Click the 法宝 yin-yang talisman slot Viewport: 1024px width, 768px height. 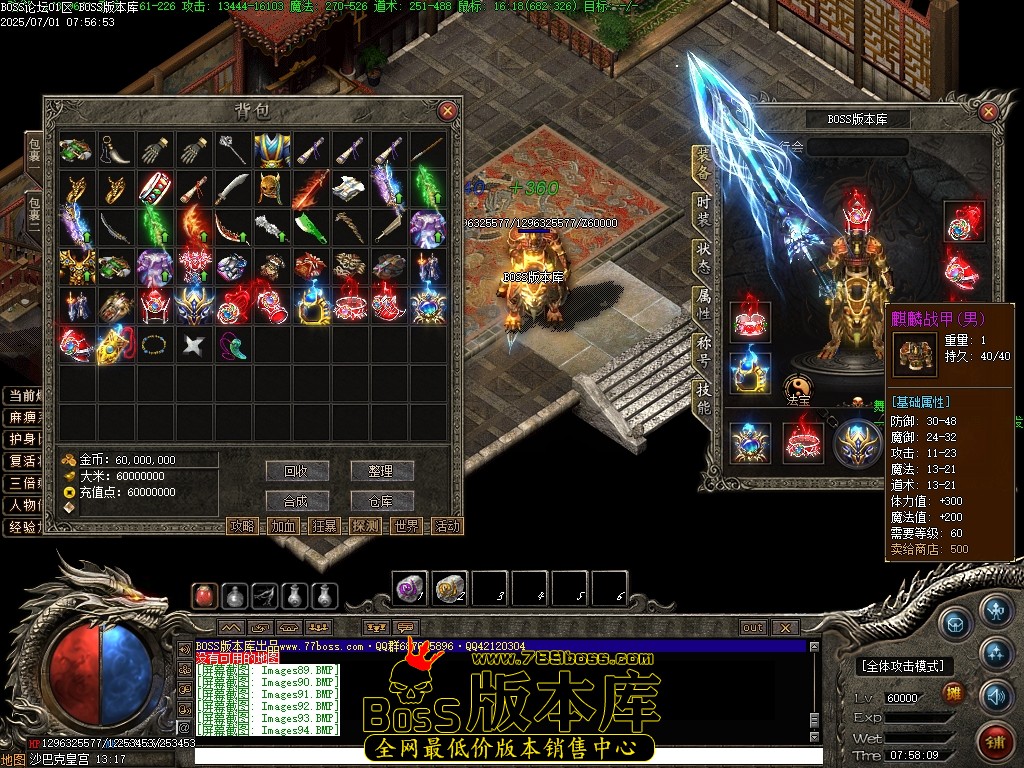click(798, 386)
